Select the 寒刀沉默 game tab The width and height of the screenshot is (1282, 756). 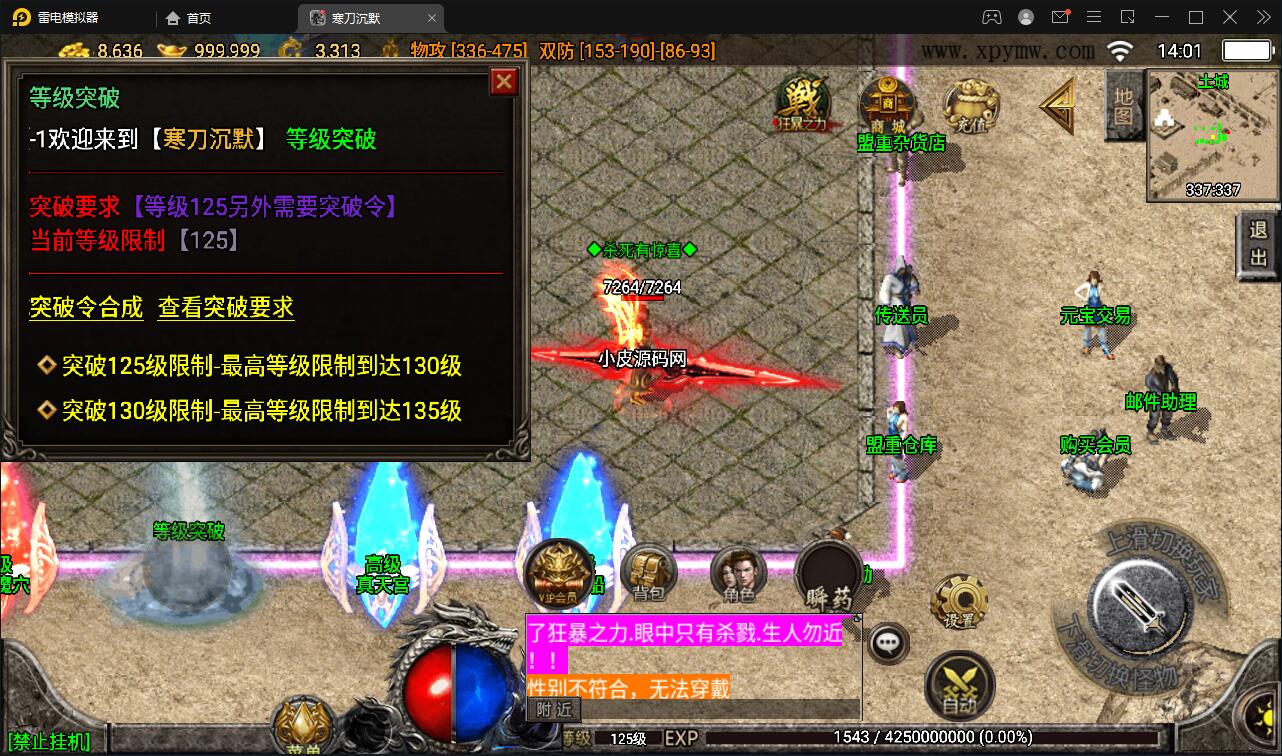[355, 17]
